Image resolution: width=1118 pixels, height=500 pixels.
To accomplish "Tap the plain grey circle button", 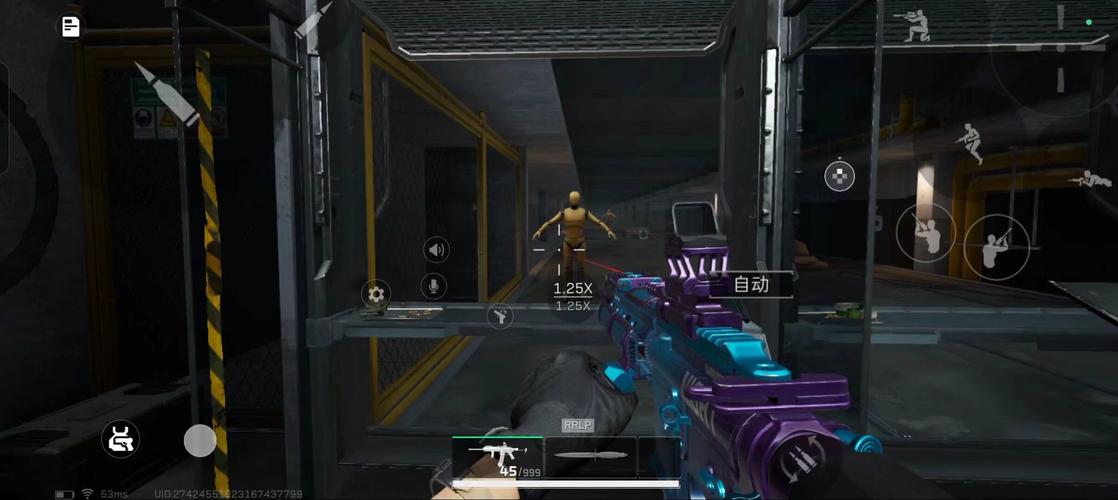I will [200, 440].
